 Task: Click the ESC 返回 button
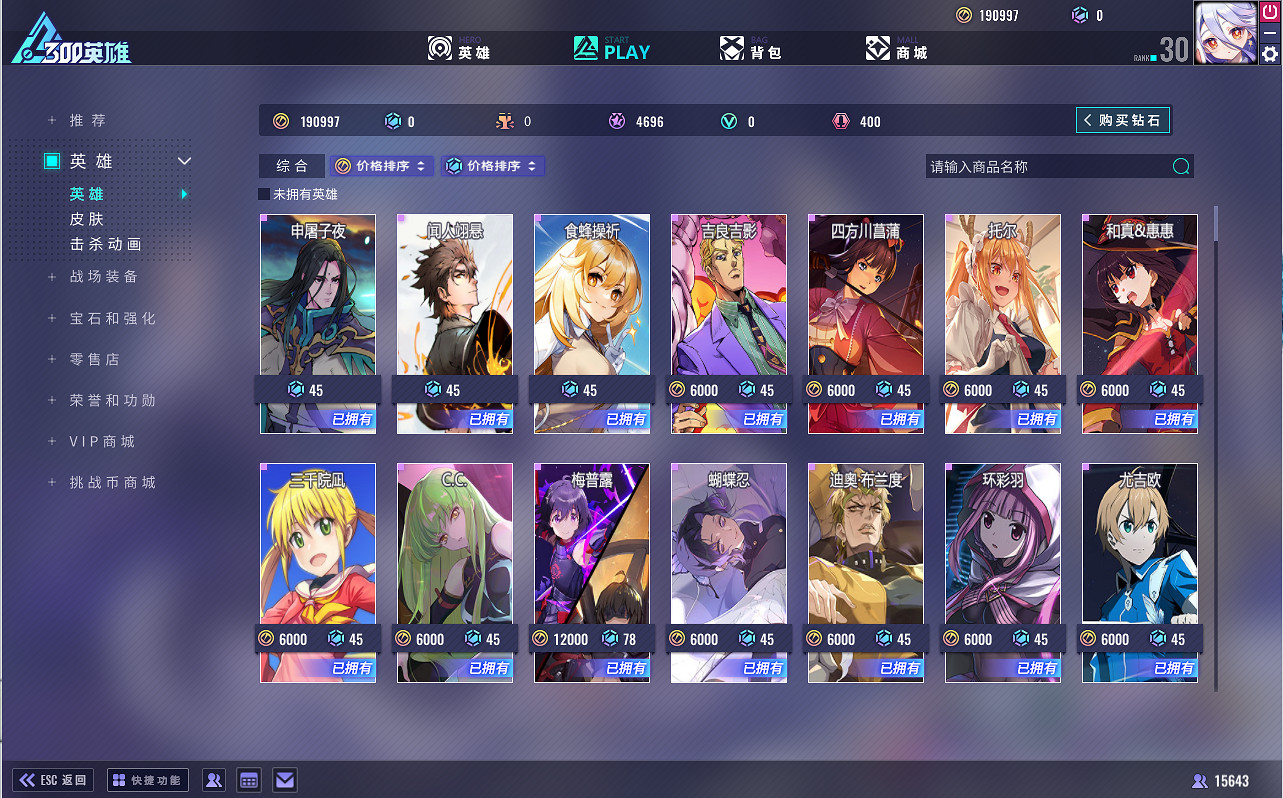click(x=52, y=780)
